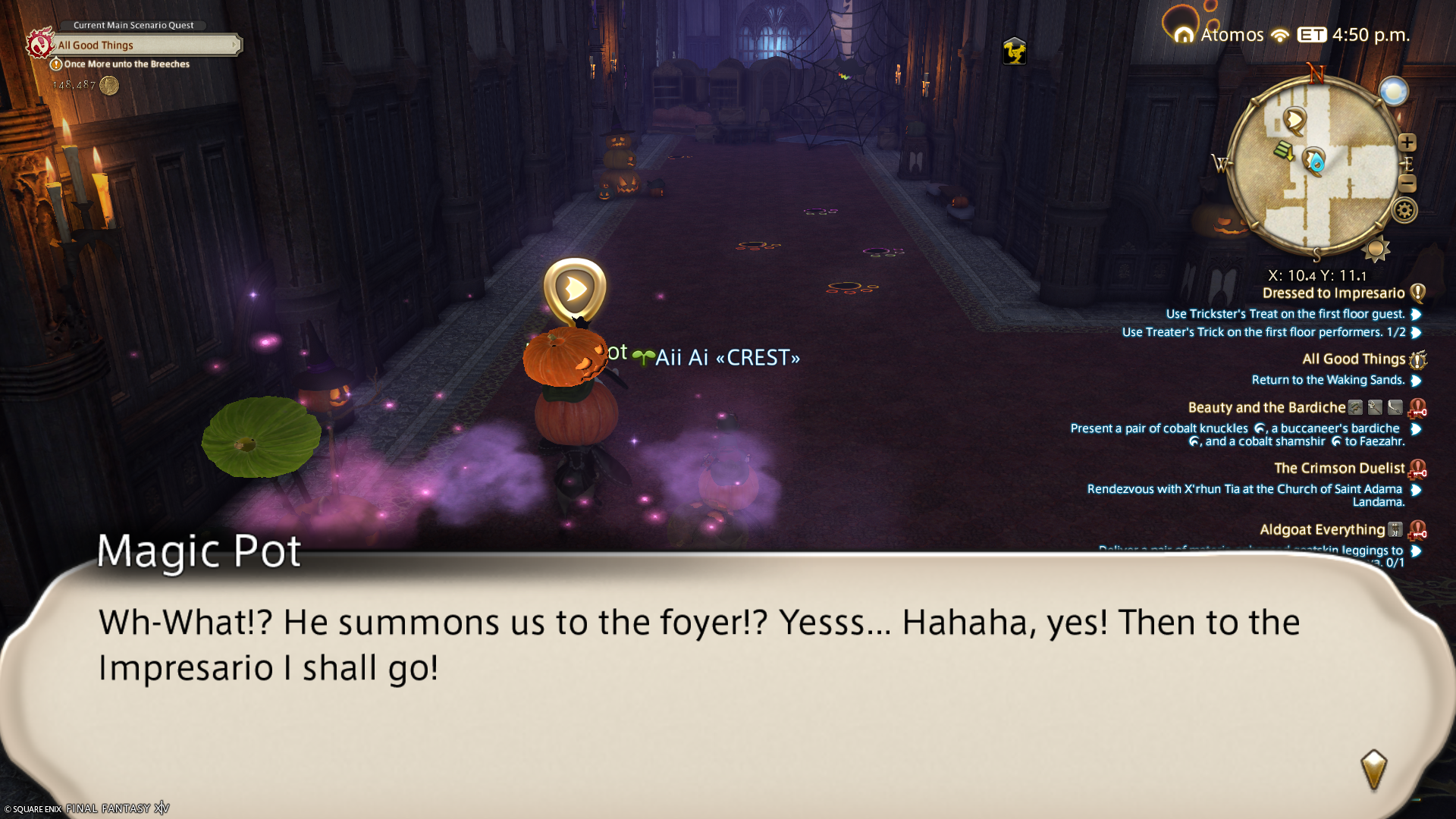
Task: Click the network connection signal icon
Action: (1280, 36)
